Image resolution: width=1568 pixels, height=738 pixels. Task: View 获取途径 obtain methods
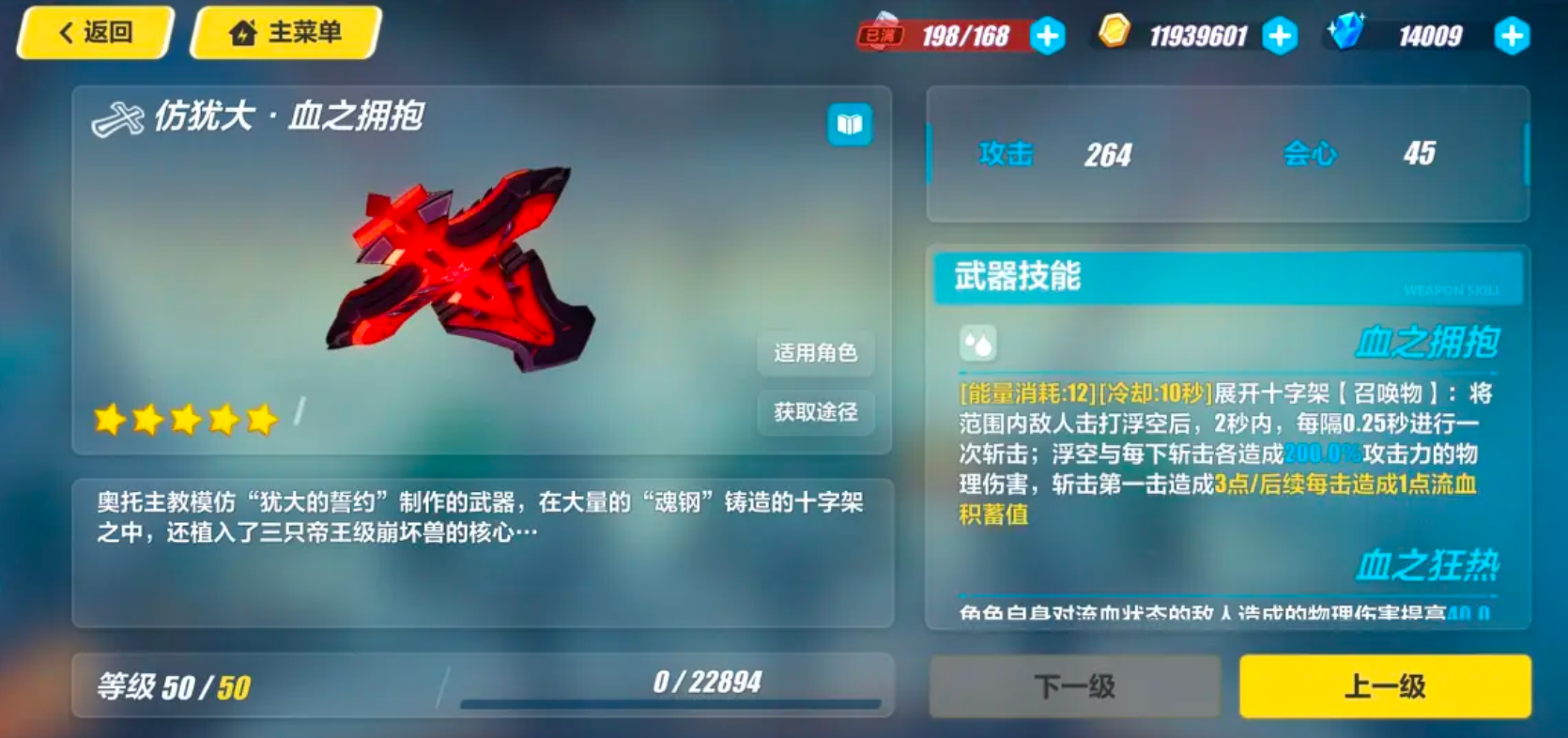coord(815,412)
